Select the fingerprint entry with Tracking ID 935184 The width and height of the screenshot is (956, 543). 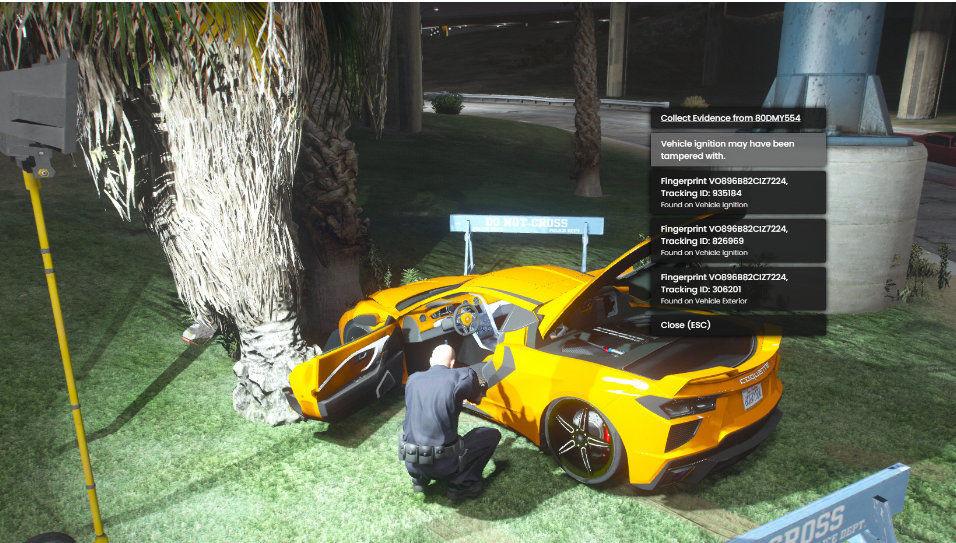738,192
